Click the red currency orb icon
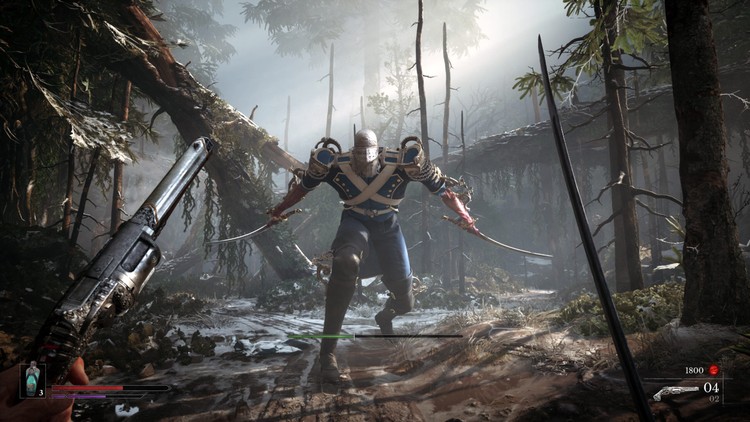 coord(714,370)
